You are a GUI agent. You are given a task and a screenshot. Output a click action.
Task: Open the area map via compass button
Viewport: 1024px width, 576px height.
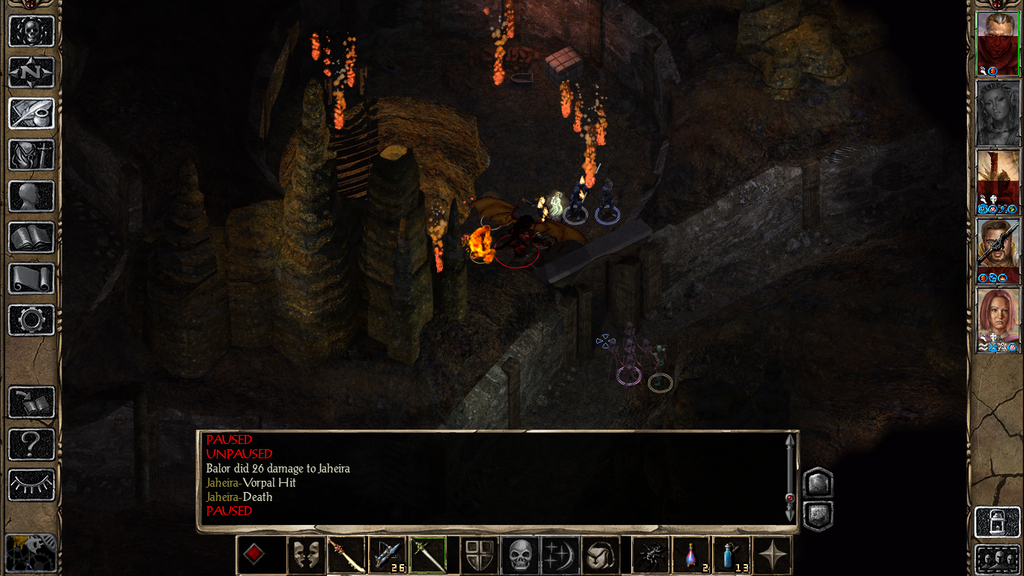coord(31,72)
